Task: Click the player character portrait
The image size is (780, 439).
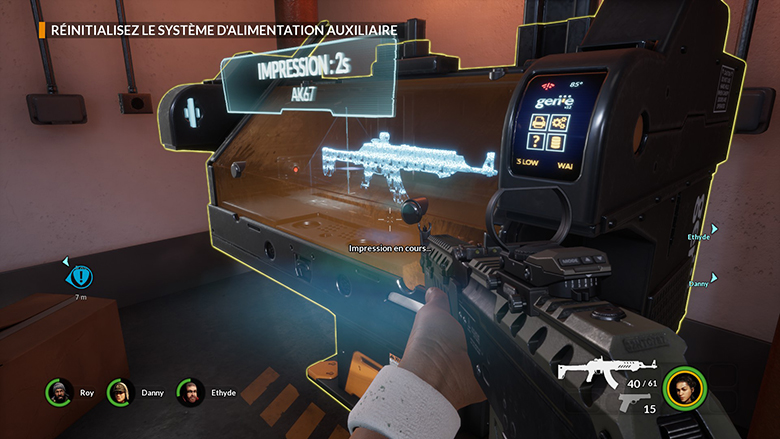Action: tap(685, 388)
